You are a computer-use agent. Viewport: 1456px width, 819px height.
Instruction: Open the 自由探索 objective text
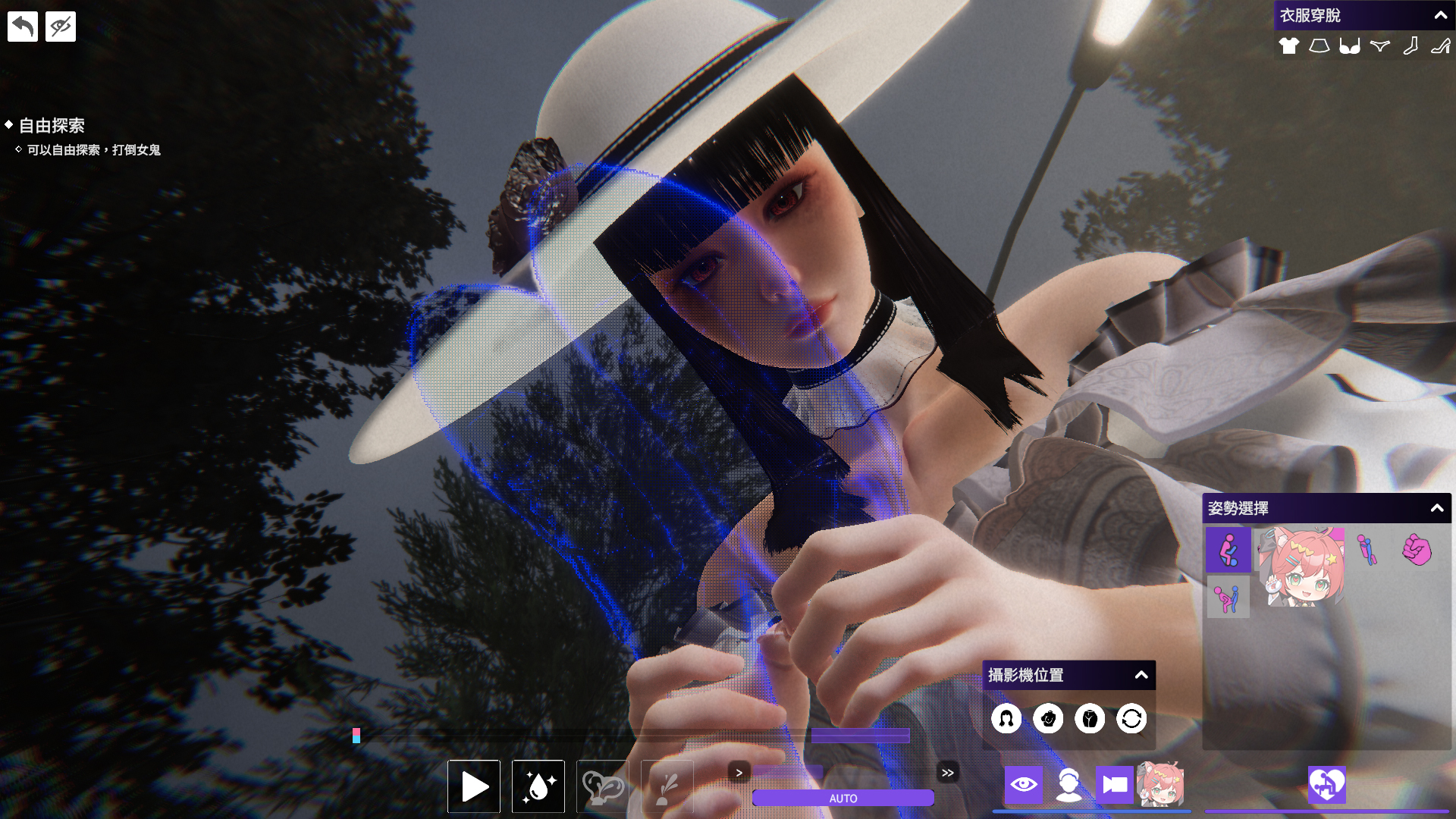[x=52, y=125]
